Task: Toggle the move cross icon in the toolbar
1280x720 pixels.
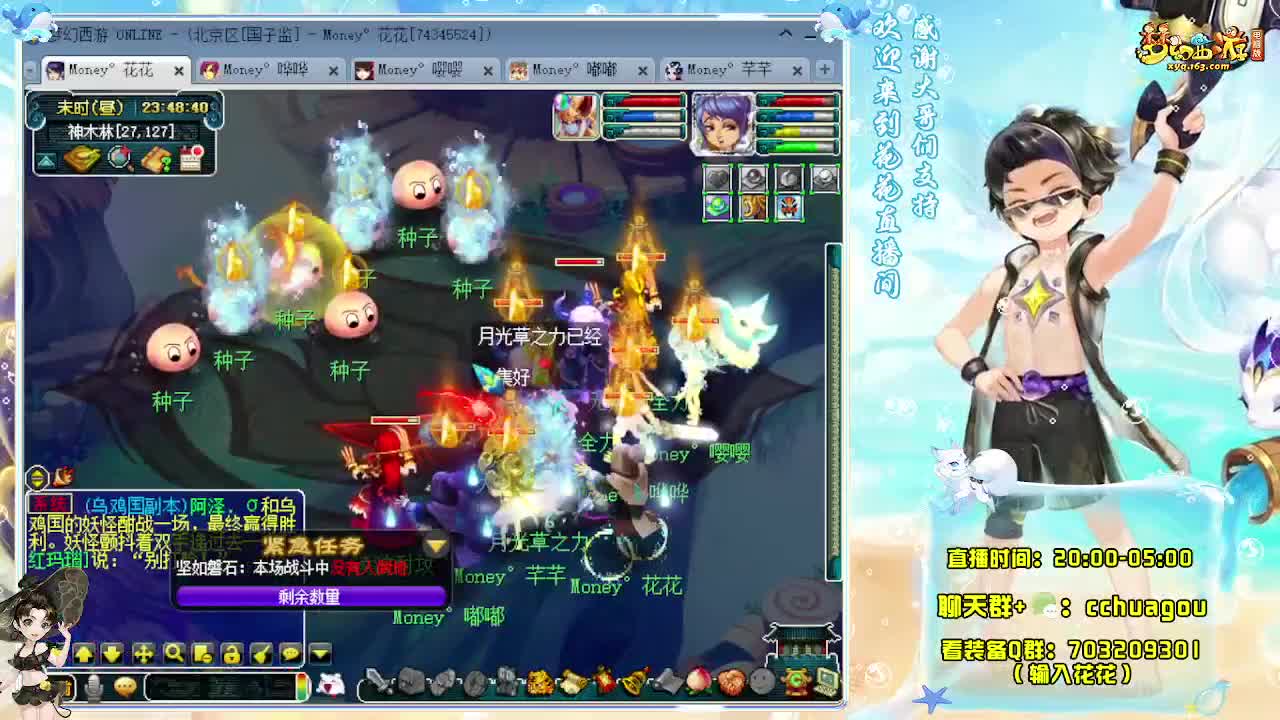Action: click(x=144, y=653)
